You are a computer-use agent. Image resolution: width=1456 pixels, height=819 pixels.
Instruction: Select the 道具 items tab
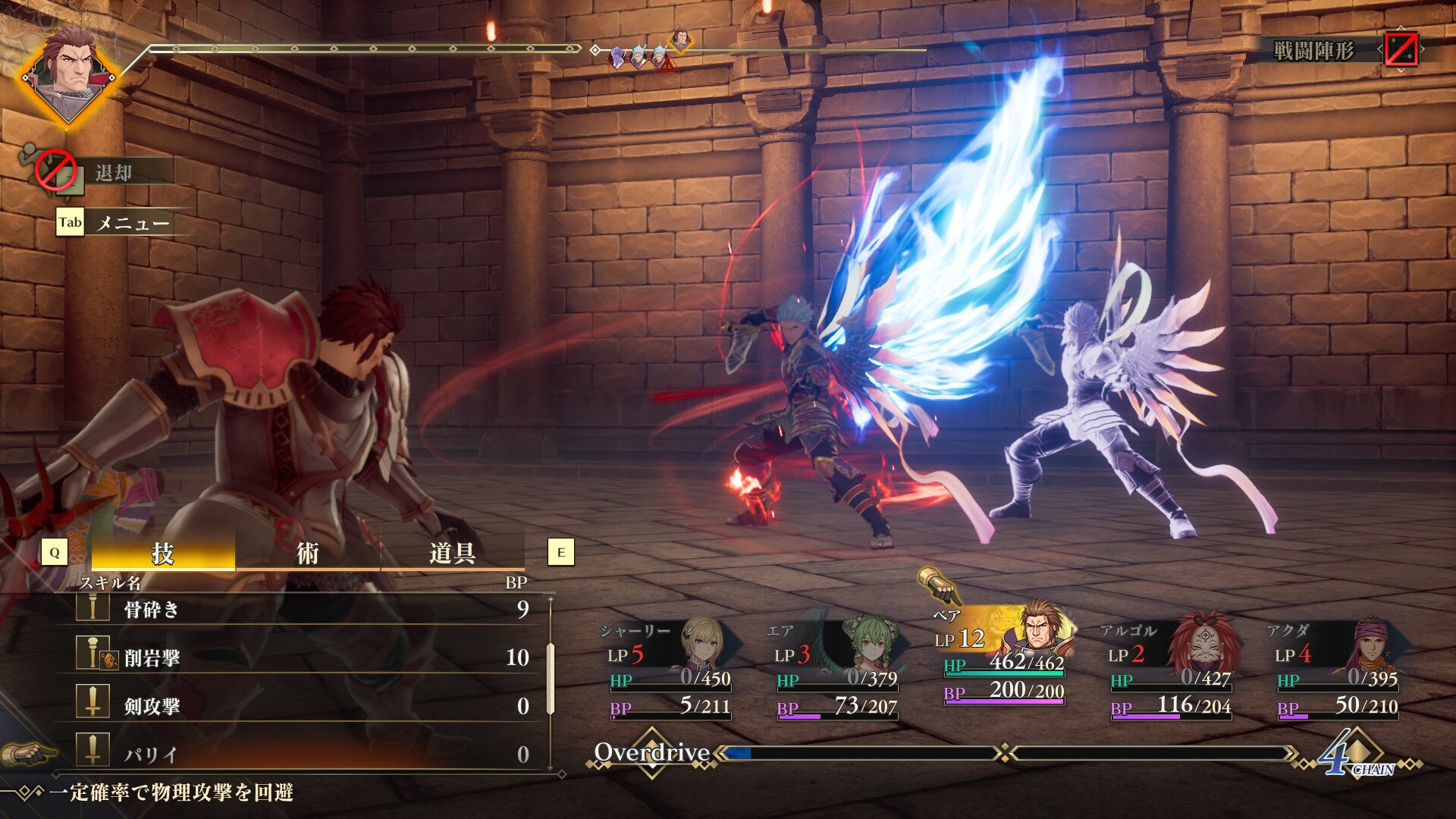pyautogui.click(x=452, y=553)
